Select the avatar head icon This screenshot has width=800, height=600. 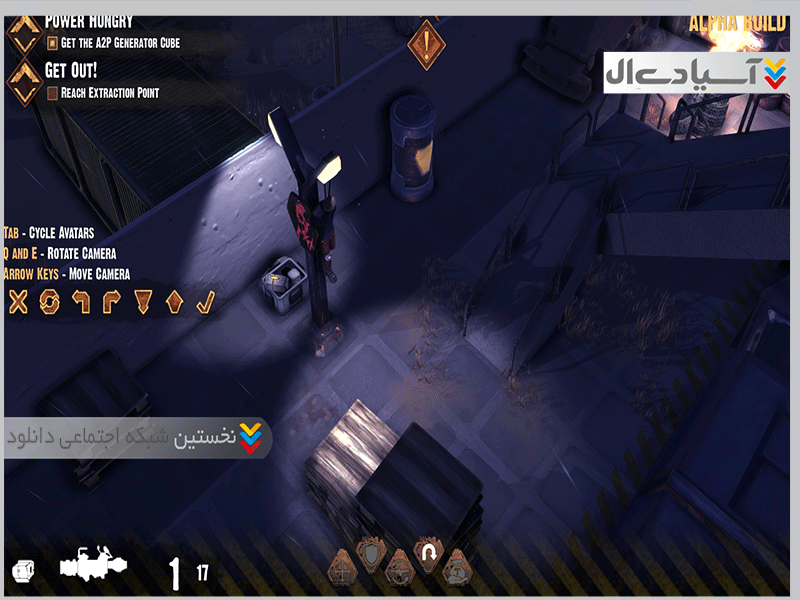(22, 571)
